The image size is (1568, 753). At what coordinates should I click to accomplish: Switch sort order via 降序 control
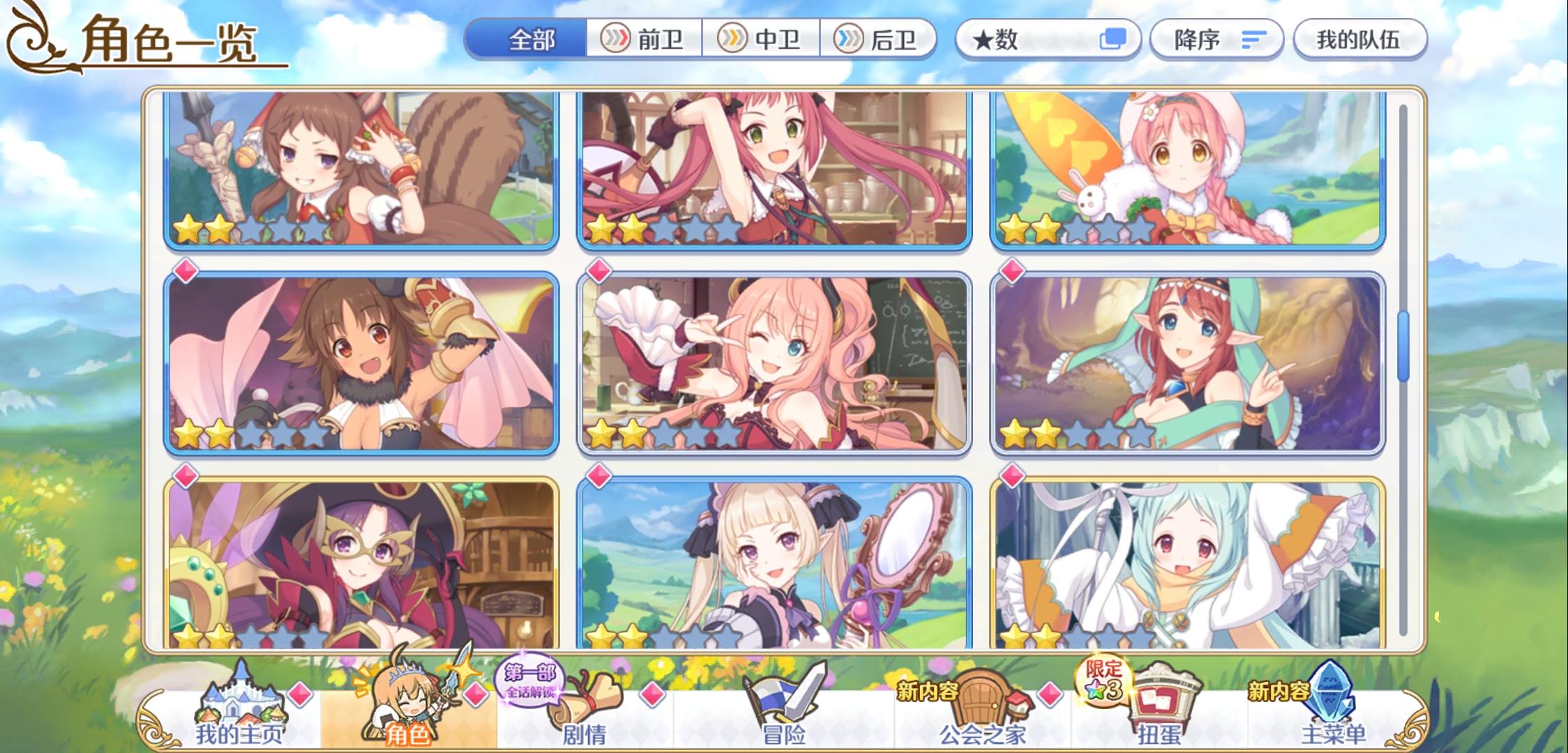[x=1217, y=40]
